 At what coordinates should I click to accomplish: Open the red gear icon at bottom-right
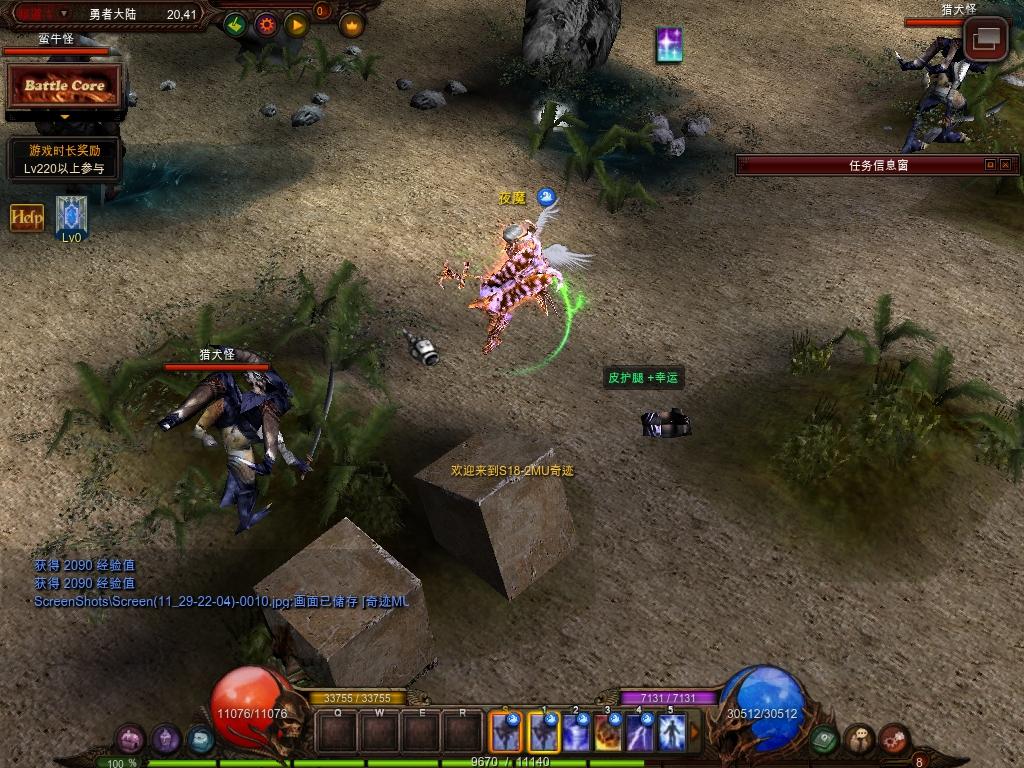[894, 739]
